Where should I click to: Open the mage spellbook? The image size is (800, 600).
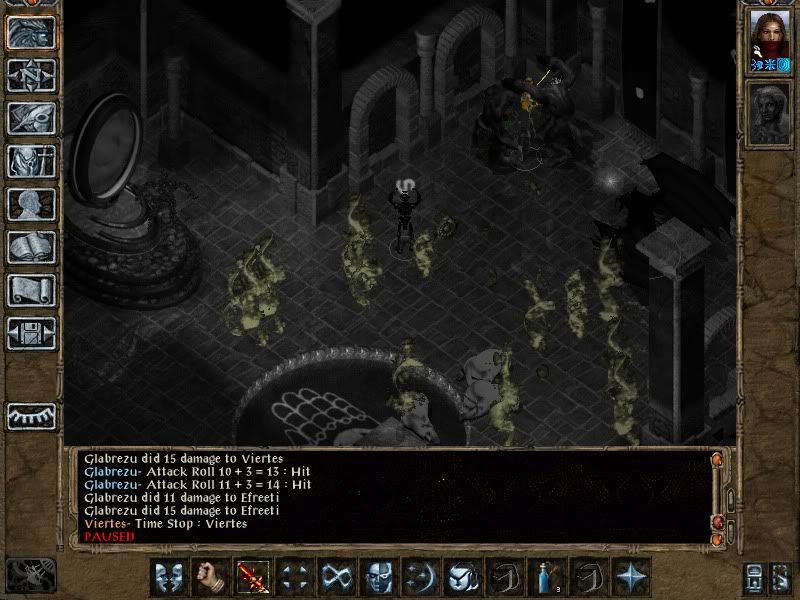click(x=31, y=247)
